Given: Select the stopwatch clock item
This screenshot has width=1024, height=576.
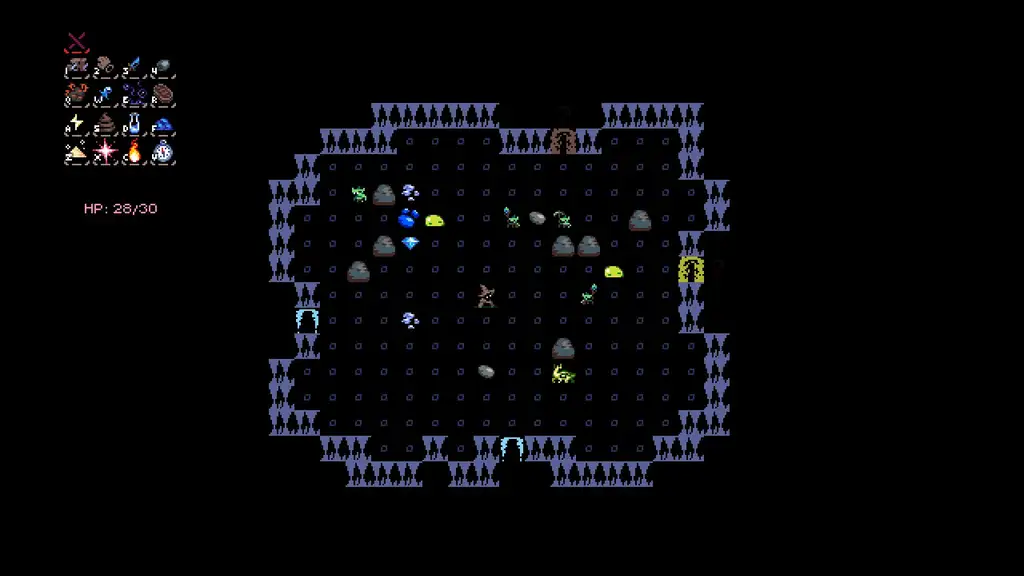Looking at the screenshot, I should pos(163,152).
